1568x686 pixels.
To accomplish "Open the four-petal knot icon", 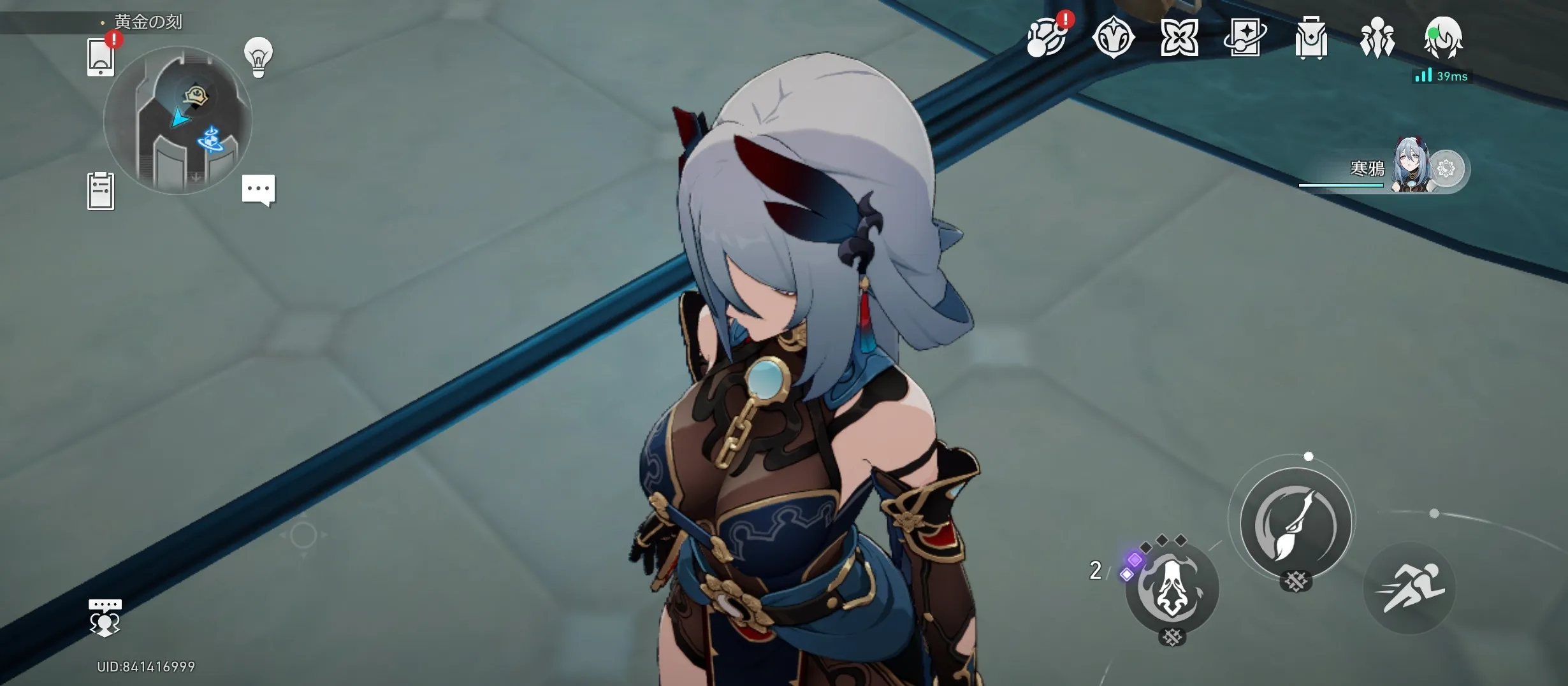I will point(1179,38).
